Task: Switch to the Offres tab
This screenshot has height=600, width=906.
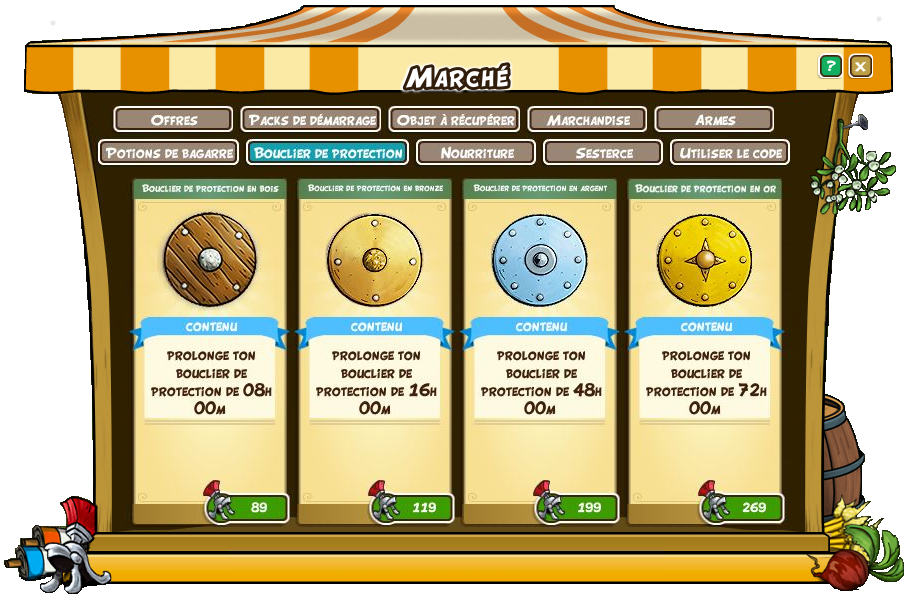Action: [174, 120]
